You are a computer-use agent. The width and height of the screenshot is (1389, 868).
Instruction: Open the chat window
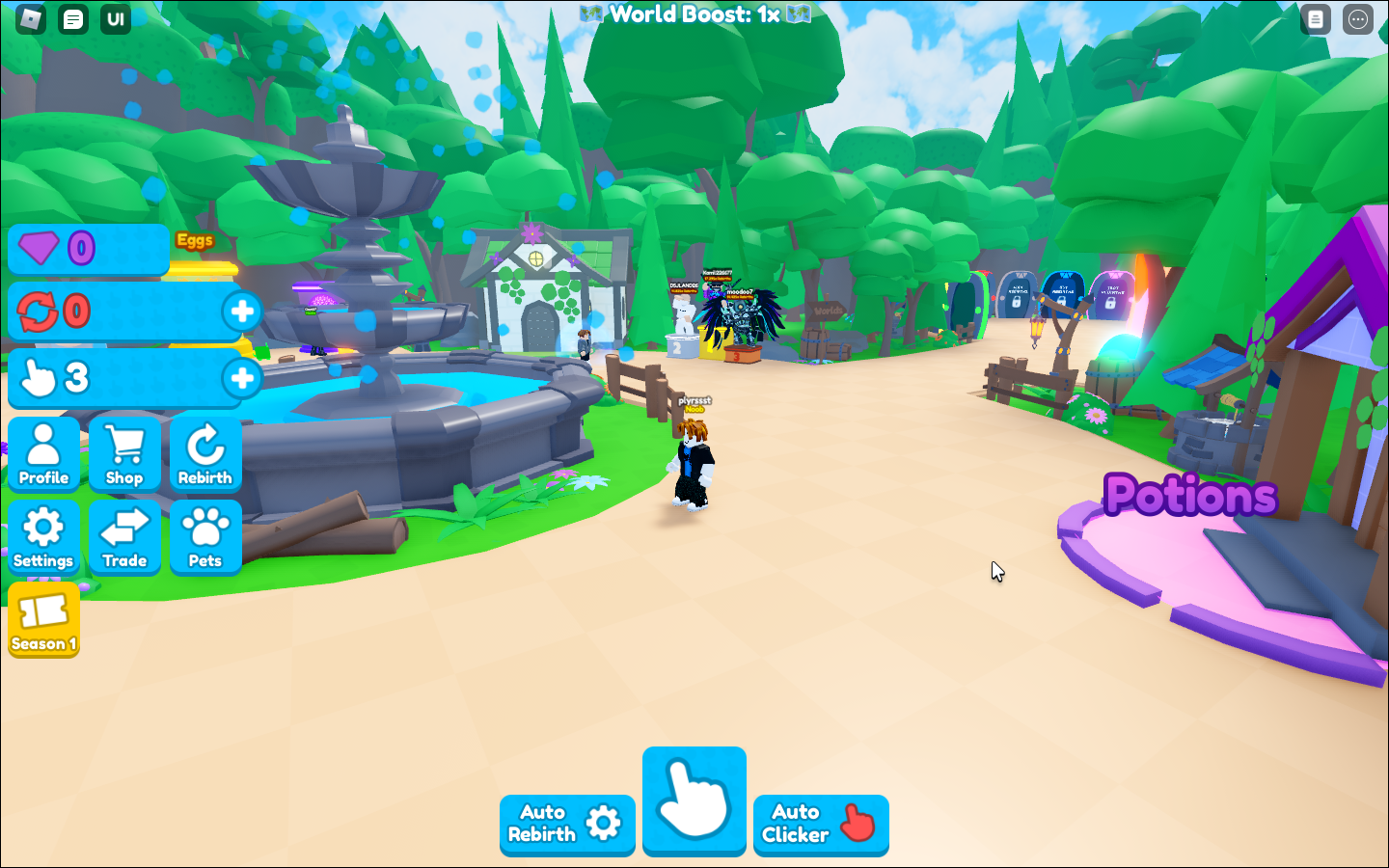pos(72,18)
